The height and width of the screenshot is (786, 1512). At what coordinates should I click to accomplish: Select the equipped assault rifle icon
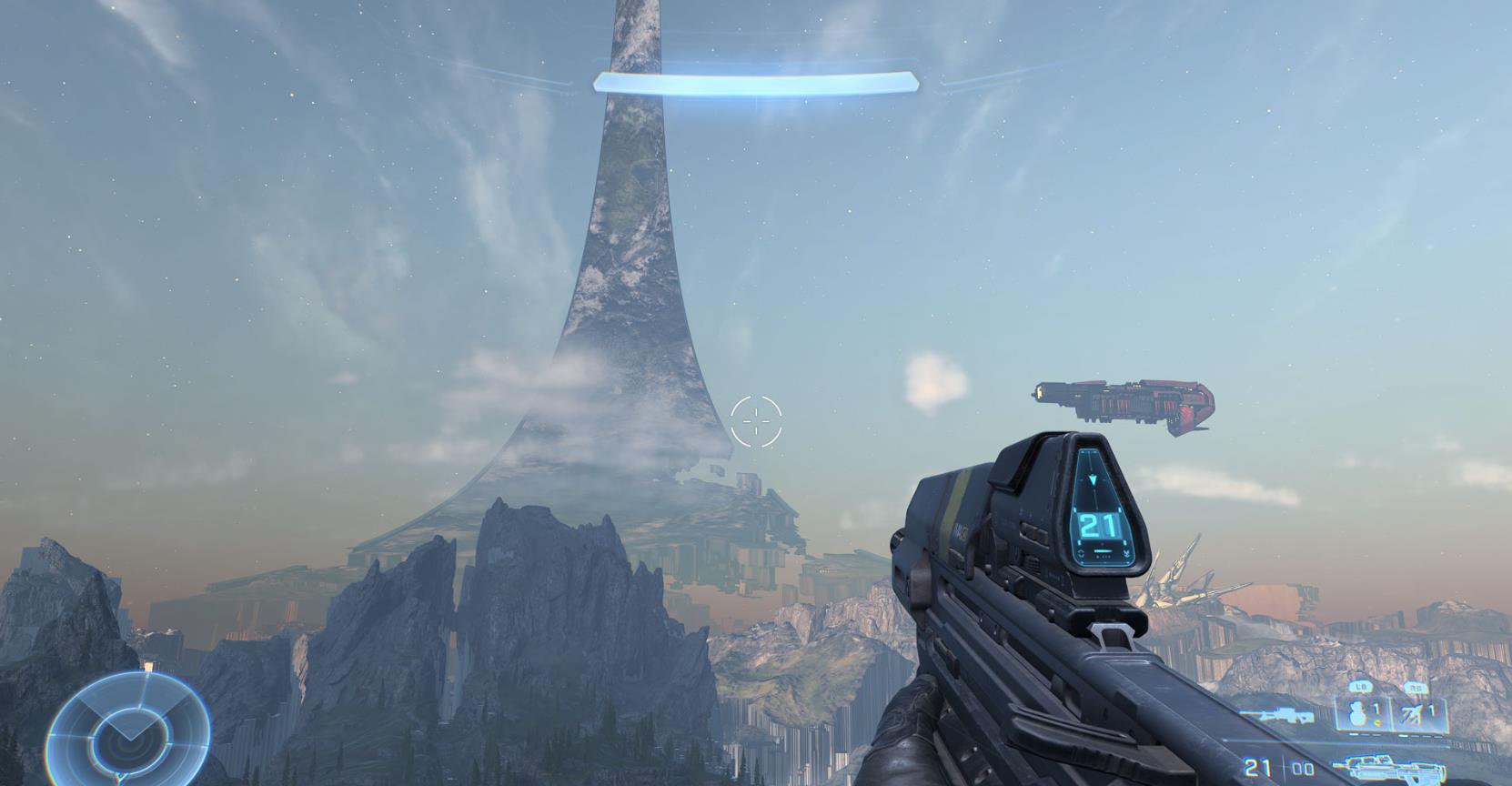point(1392,767)
